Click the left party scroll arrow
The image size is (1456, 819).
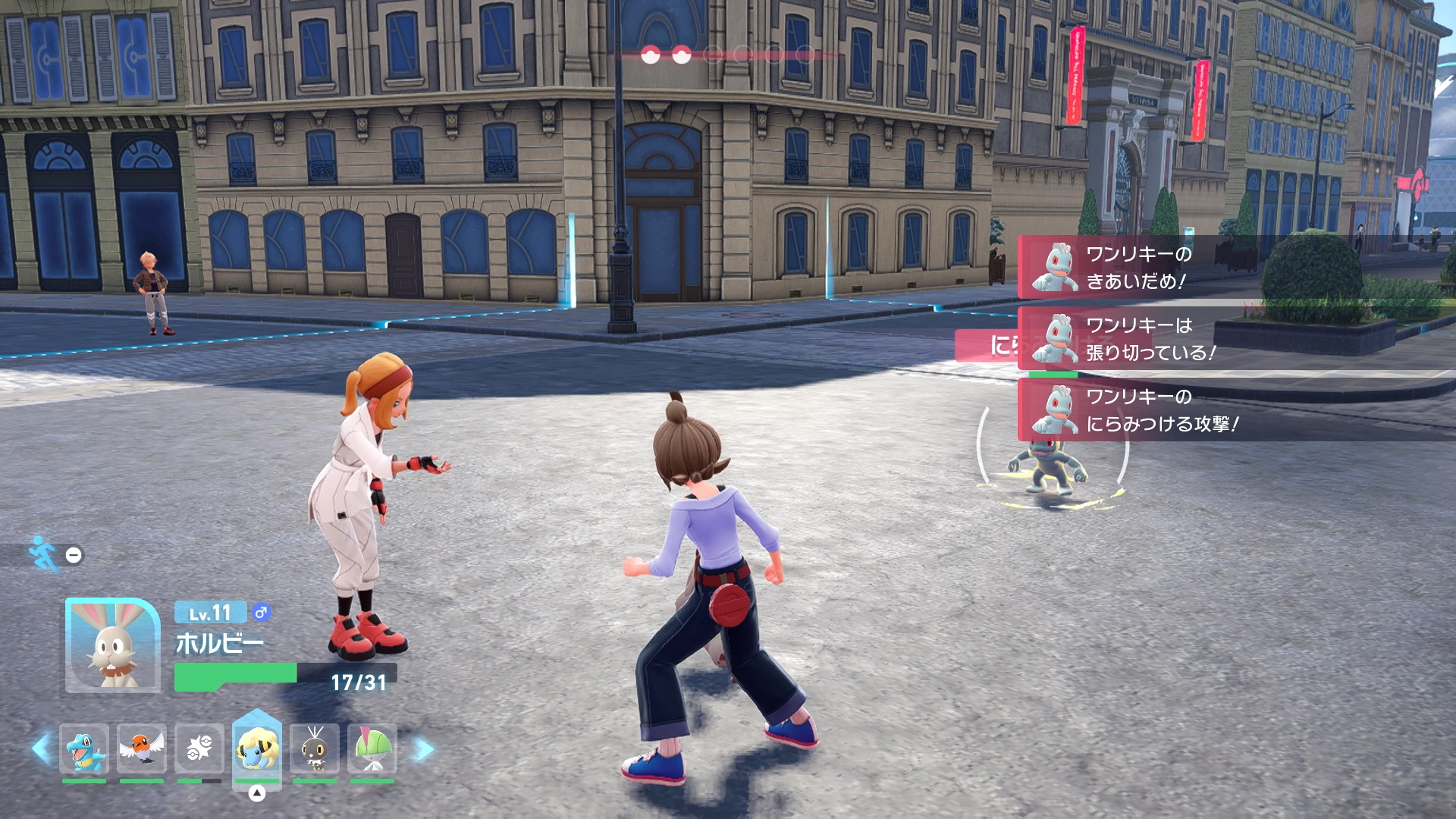point(41,749)
